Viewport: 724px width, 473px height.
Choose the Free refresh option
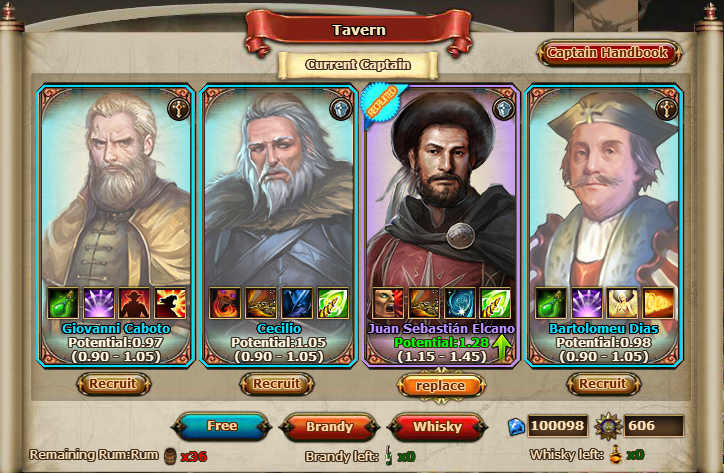coord(223,427)
